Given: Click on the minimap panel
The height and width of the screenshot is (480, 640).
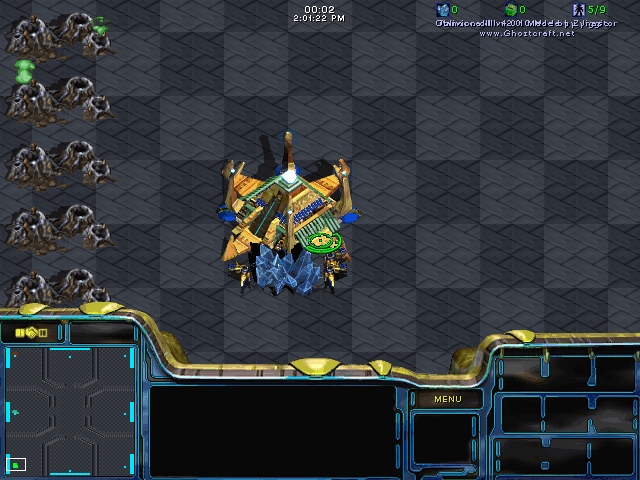Looking at the screenshot, I should pyautogui.click(x=71, y=410).
